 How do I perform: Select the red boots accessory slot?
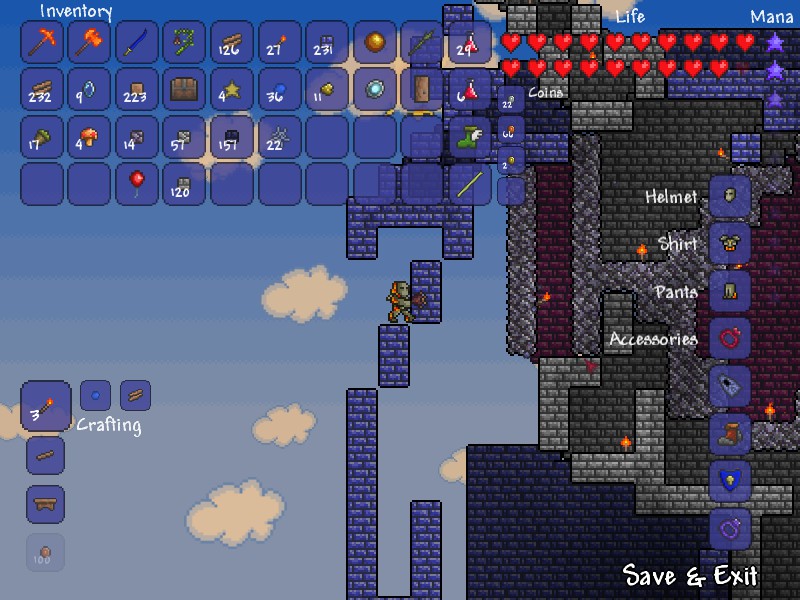pos(730,433)
